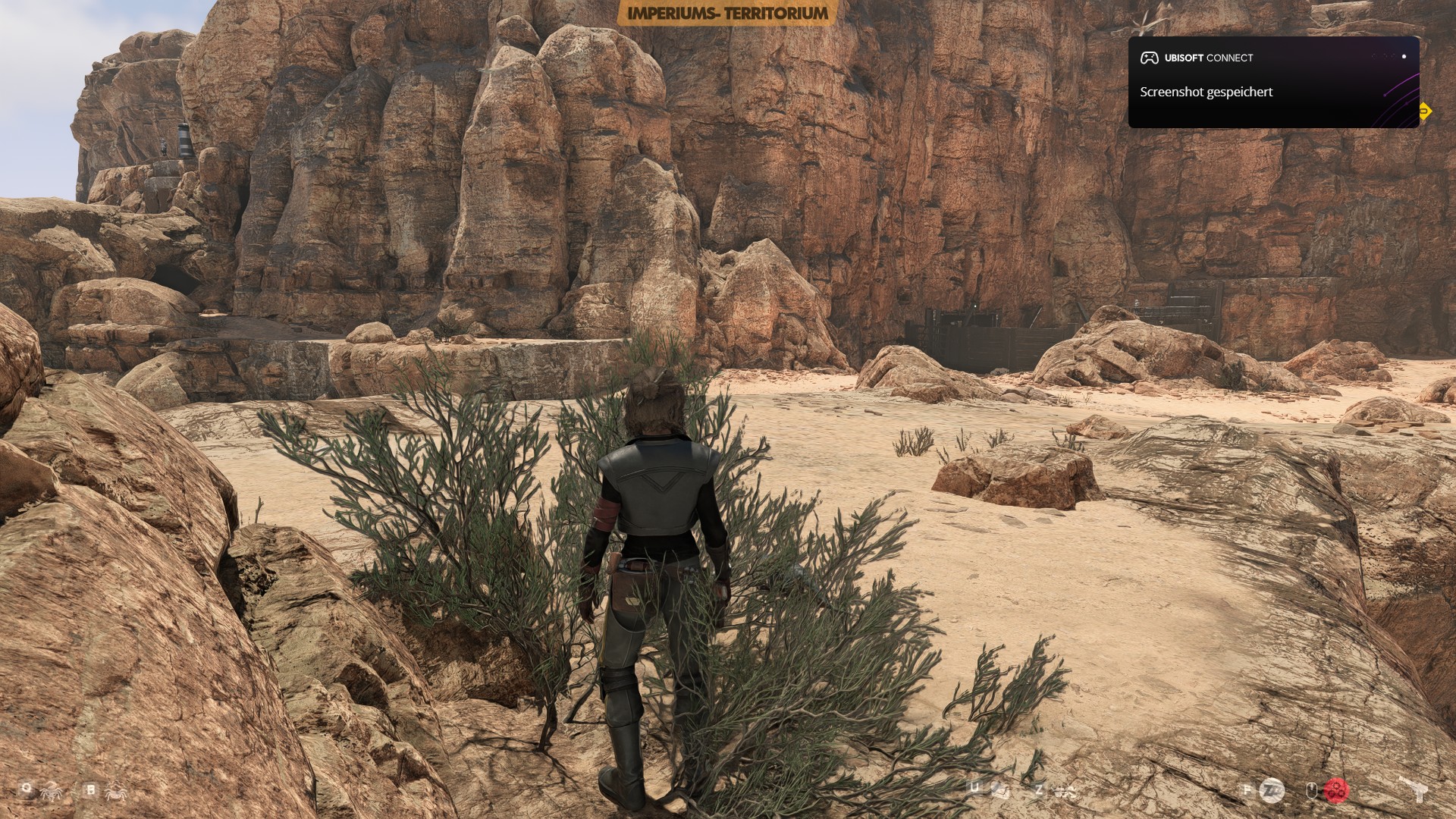1456x819 pixels.
Task: Click the blaster pistol icon in the corner
Action: (1420, 790)
